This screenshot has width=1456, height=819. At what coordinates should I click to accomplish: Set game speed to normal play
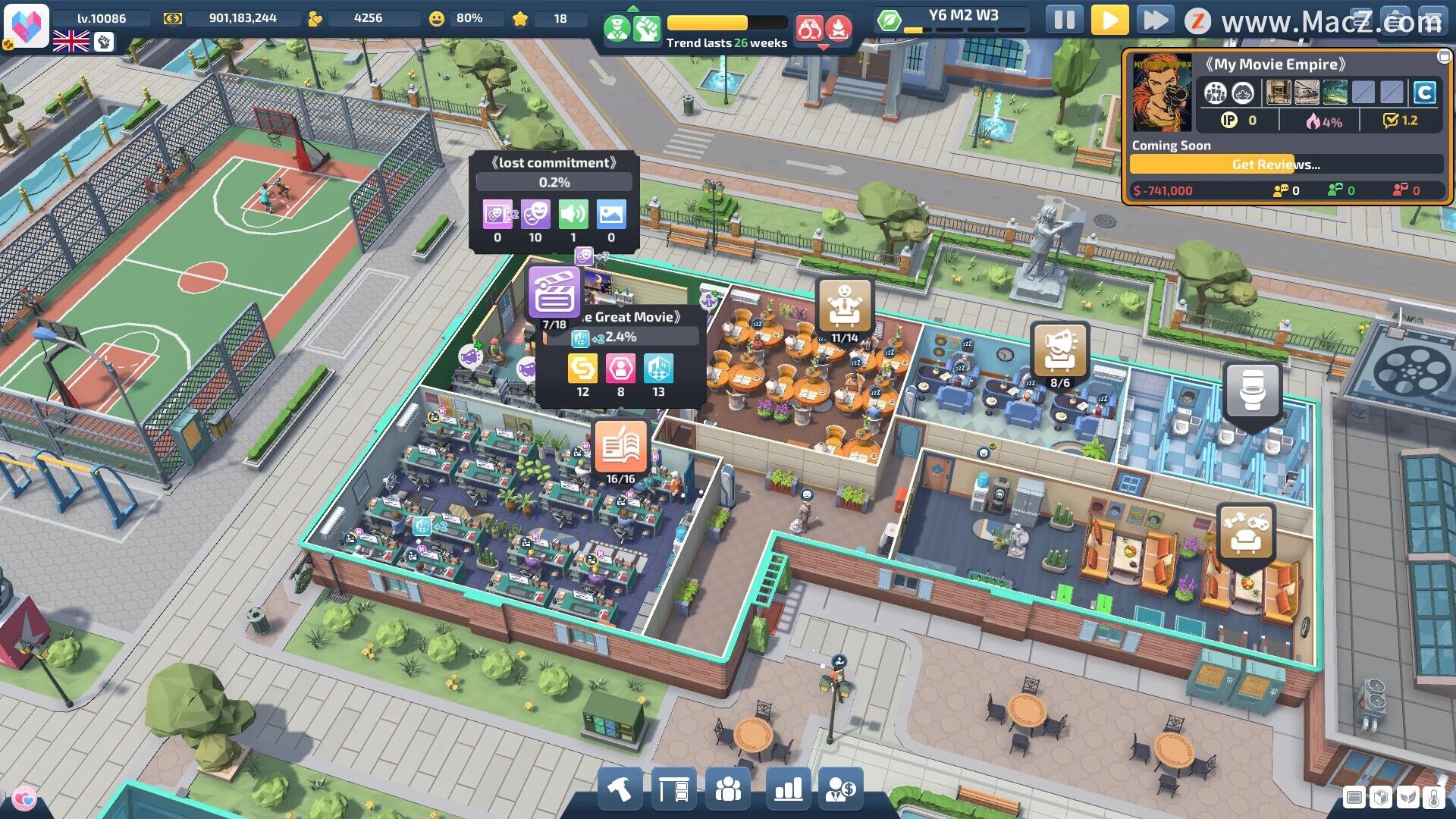1109,20
